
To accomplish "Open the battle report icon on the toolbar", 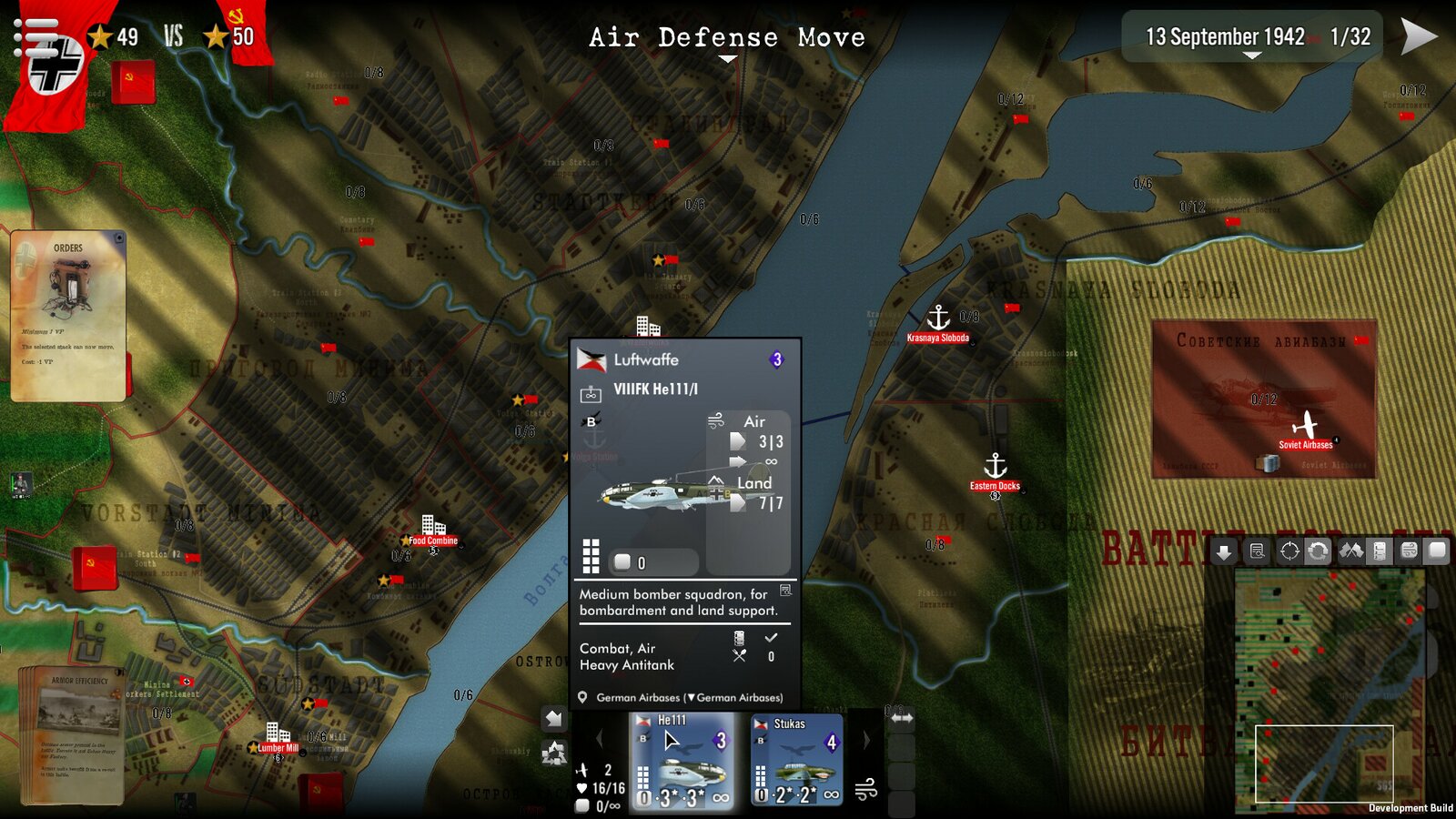I will (x=1258, y=551).
